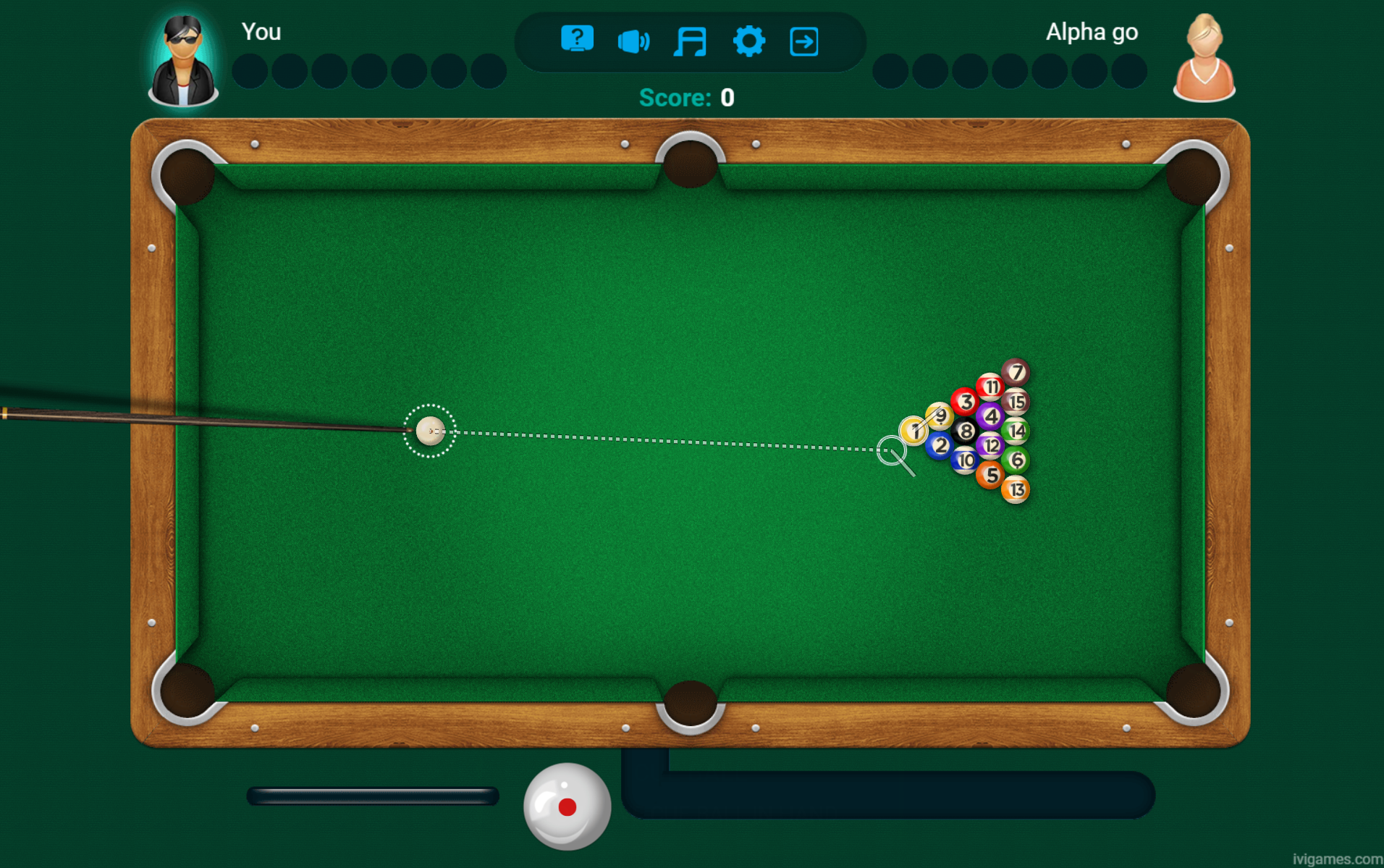Exit the match with the arrow icon
This screenshot has height=868, width=1384.
coord(804,41)
